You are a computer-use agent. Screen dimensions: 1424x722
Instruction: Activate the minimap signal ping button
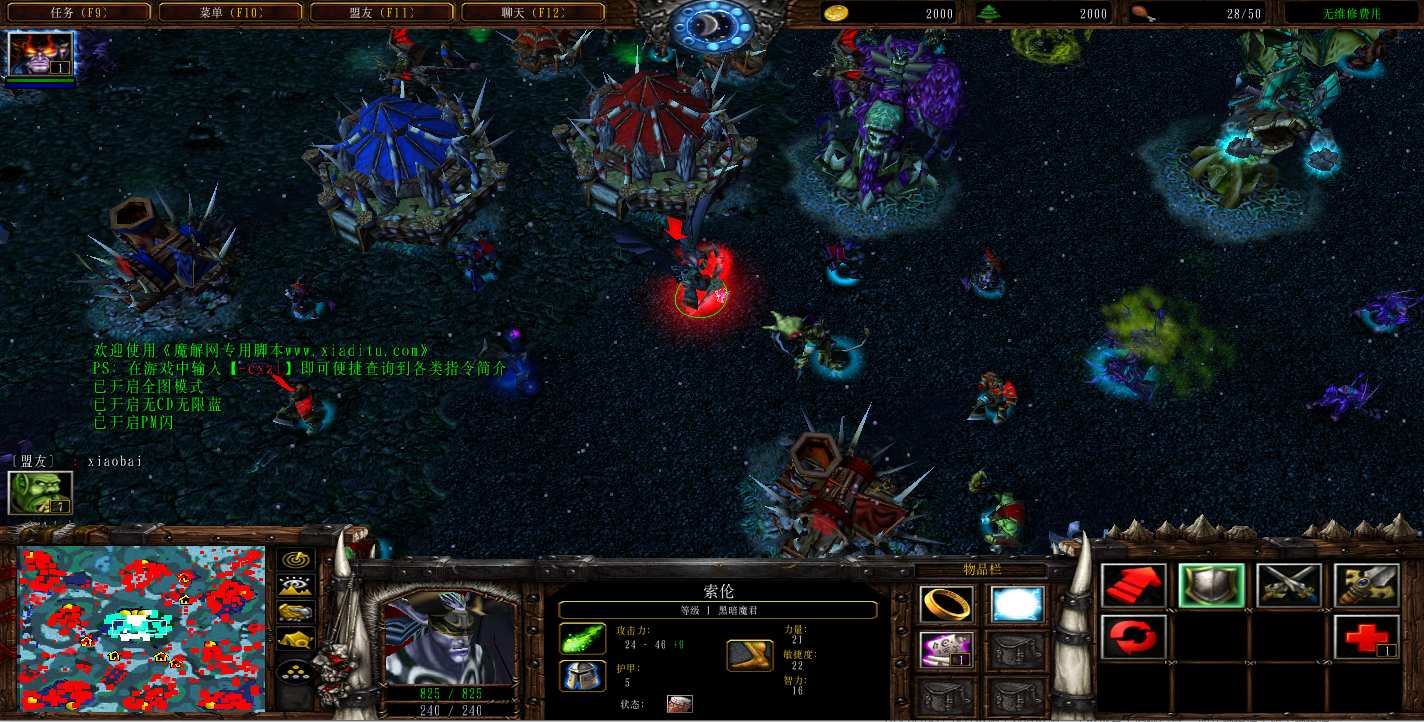pyautogui.click(x=295, y=560)
